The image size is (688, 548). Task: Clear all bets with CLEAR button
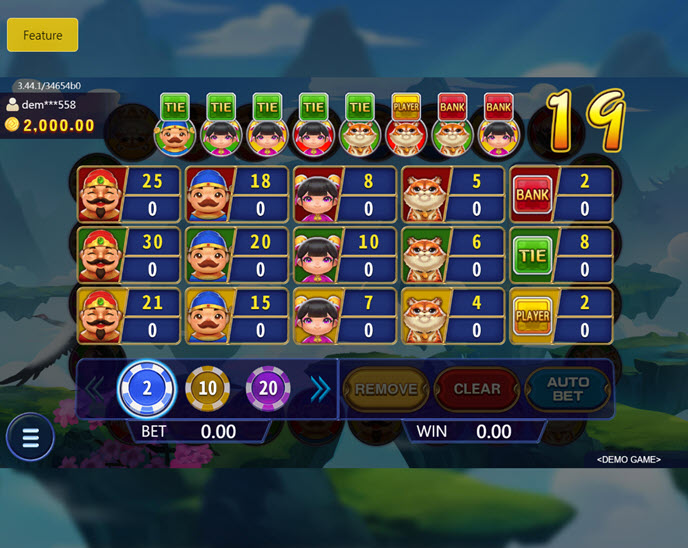coord(477,389)
